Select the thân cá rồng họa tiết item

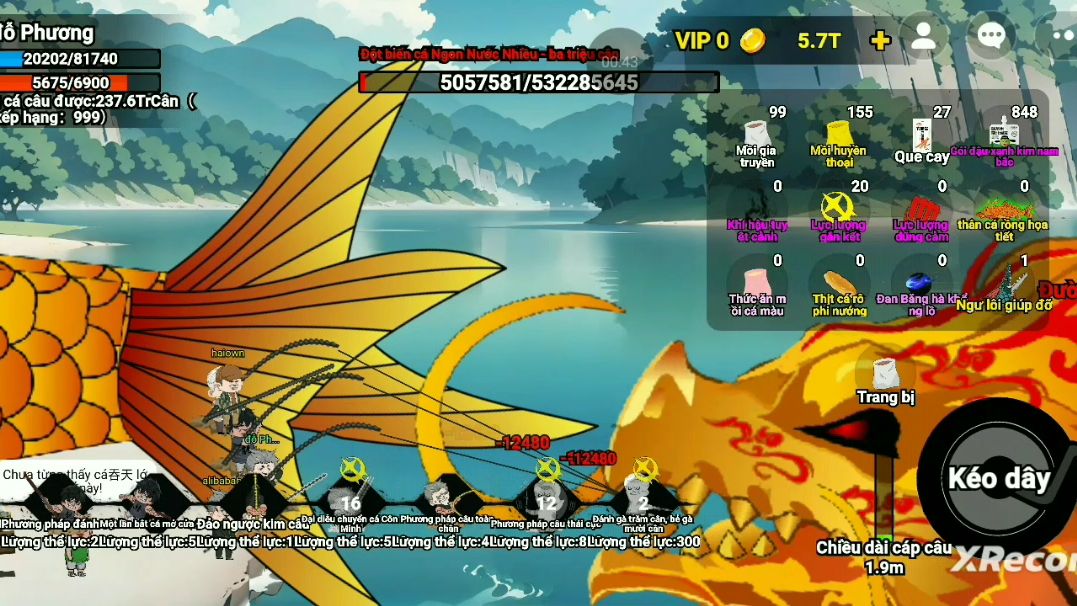pyautogui.click(x=1002, y=209)
